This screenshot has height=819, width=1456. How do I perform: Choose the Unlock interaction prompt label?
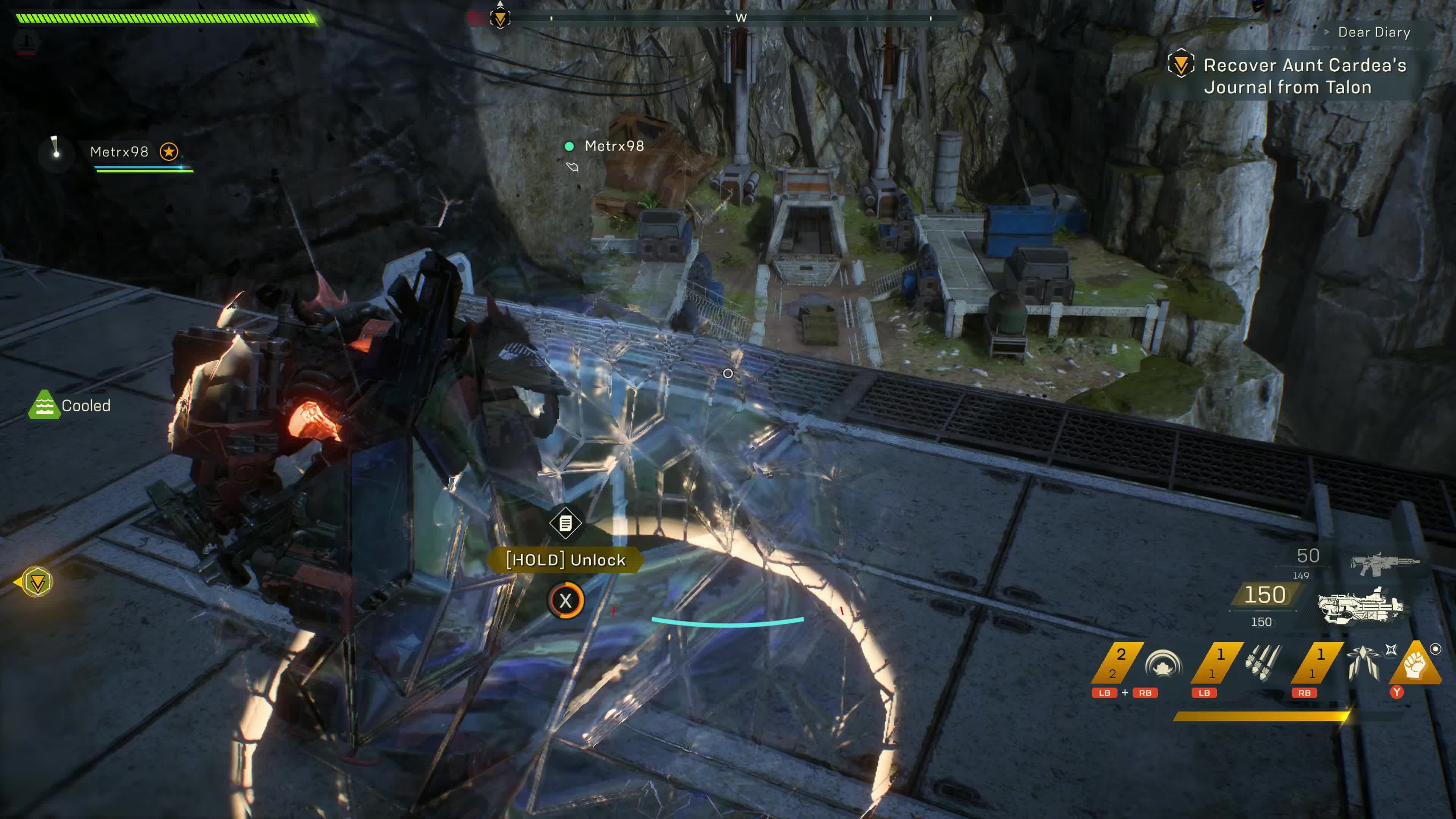click(566, 560)
